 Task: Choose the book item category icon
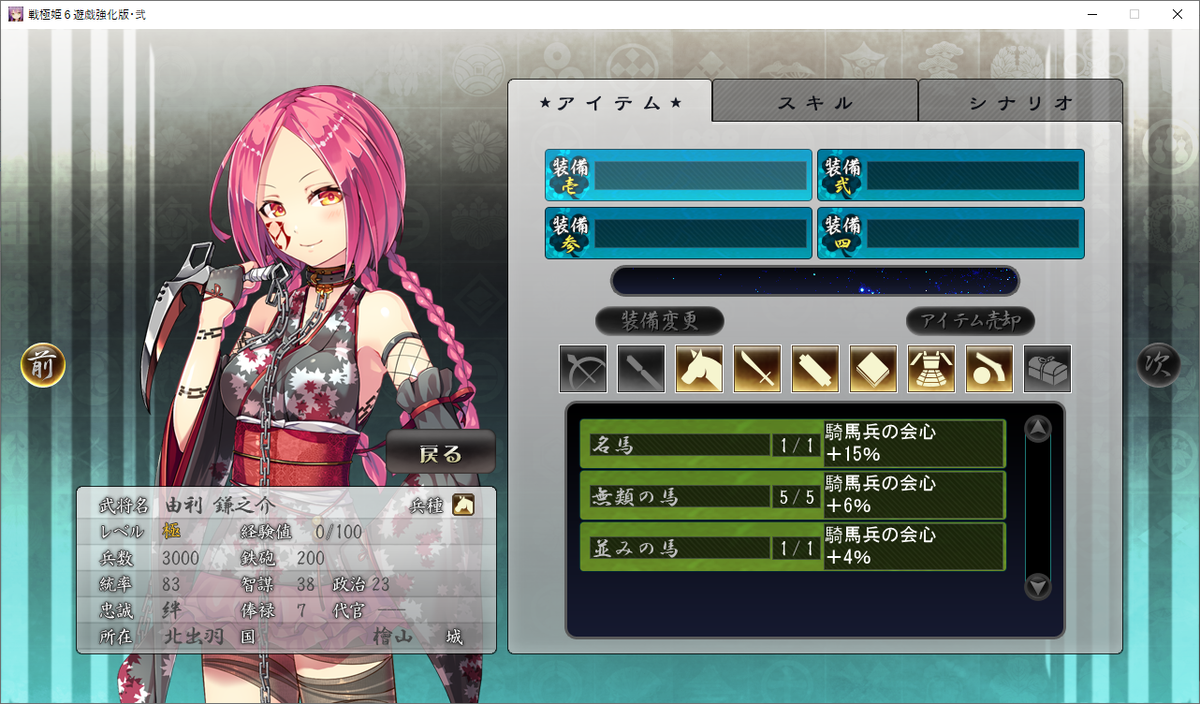point(873,369)
